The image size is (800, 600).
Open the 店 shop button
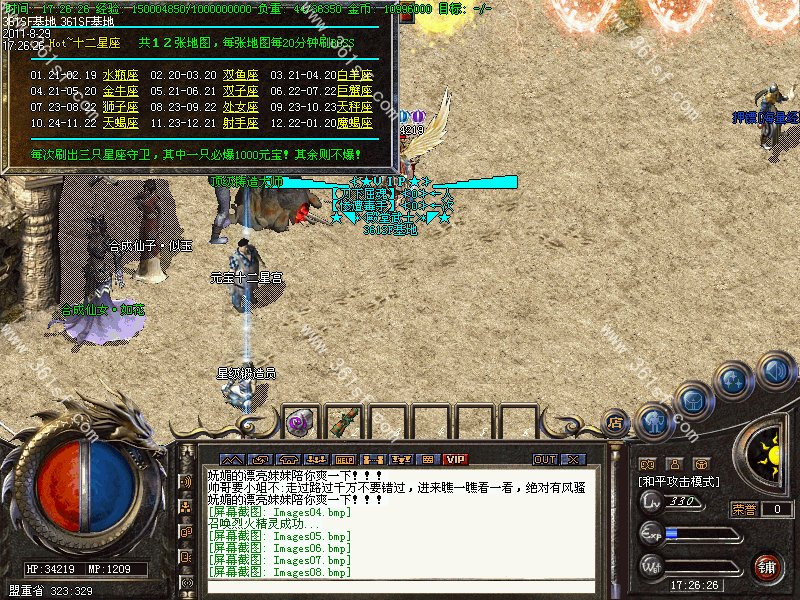[616, 422]
